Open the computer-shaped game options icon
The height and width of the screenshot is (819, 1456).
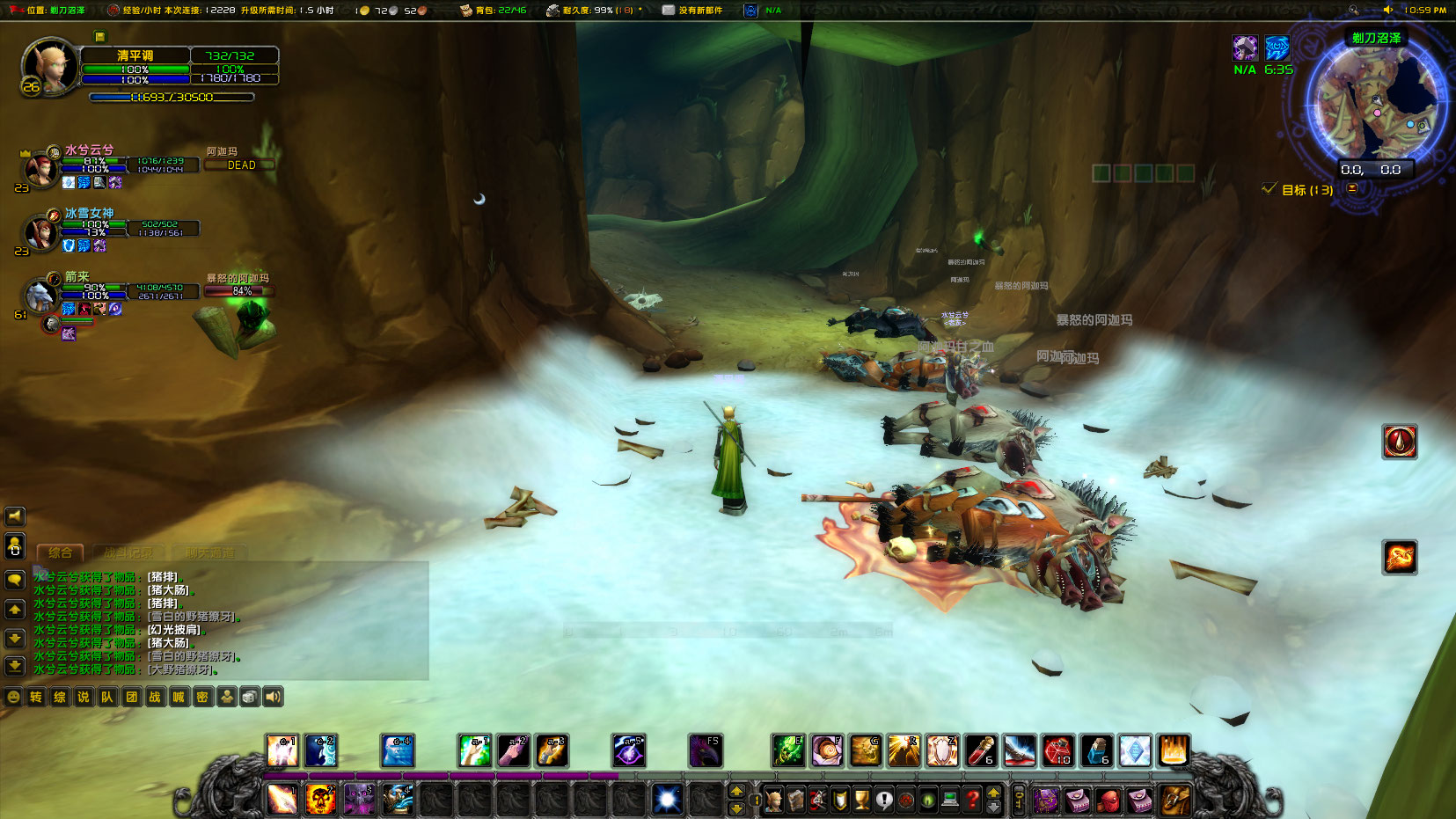pos(950,801)
